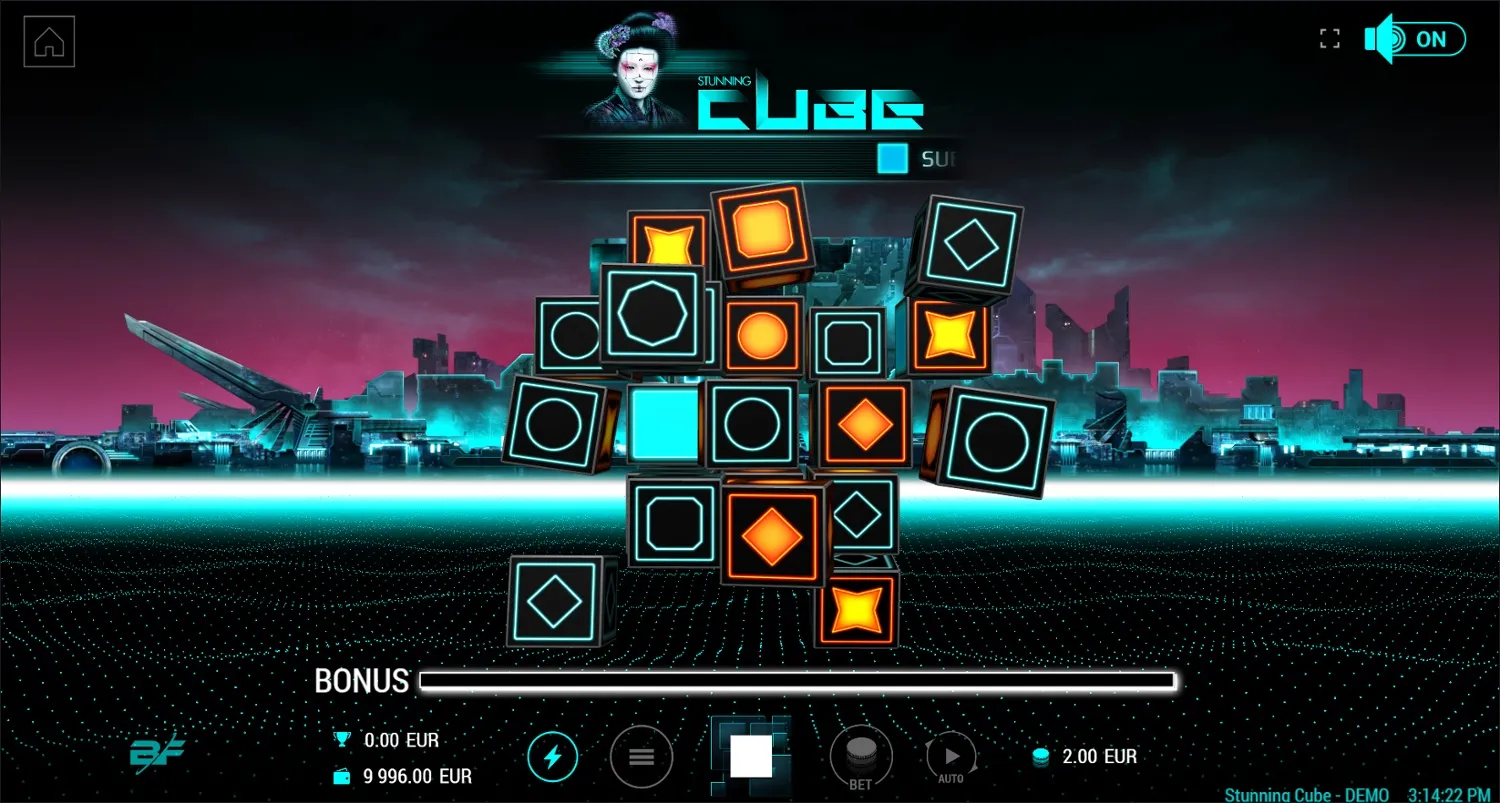
Task: Click the wallet icon beside the balance
Action: tap(340, 775)
